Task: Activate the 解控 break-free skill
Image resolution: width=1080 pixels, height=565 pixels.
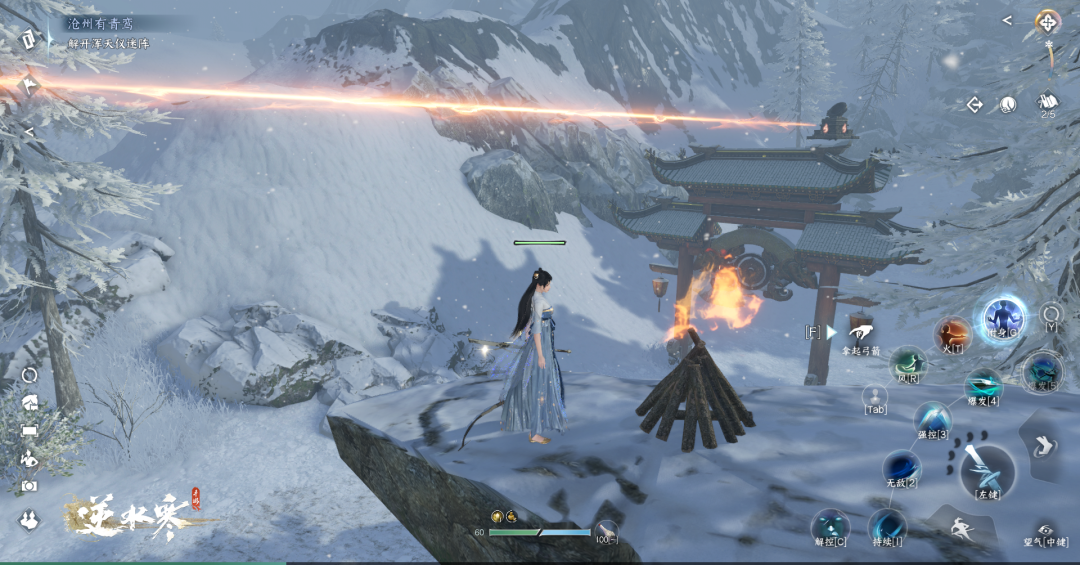Action: click(x=829, y=526)
